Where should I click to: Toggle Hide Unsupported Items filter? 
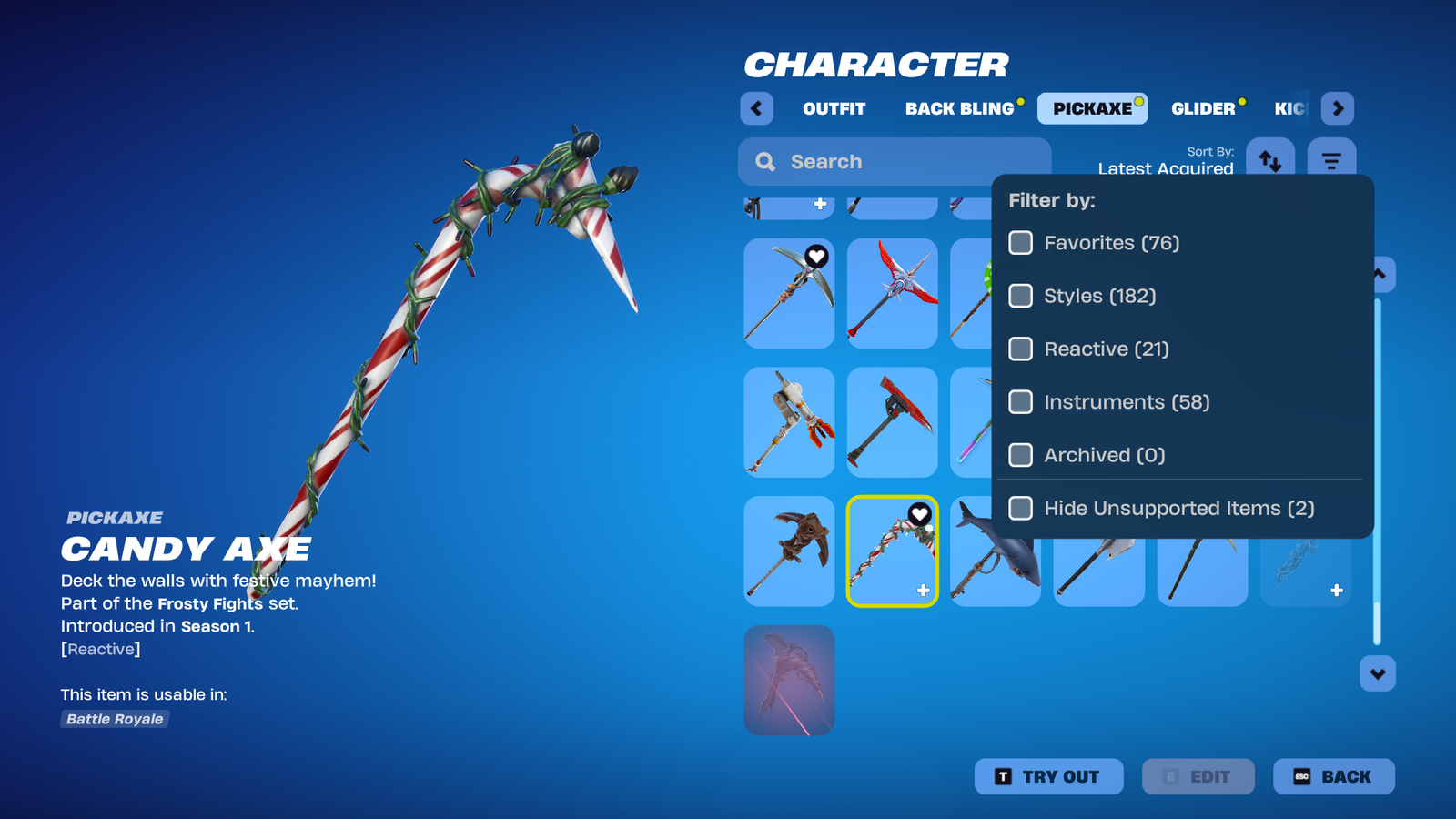tap(1020, 509)
